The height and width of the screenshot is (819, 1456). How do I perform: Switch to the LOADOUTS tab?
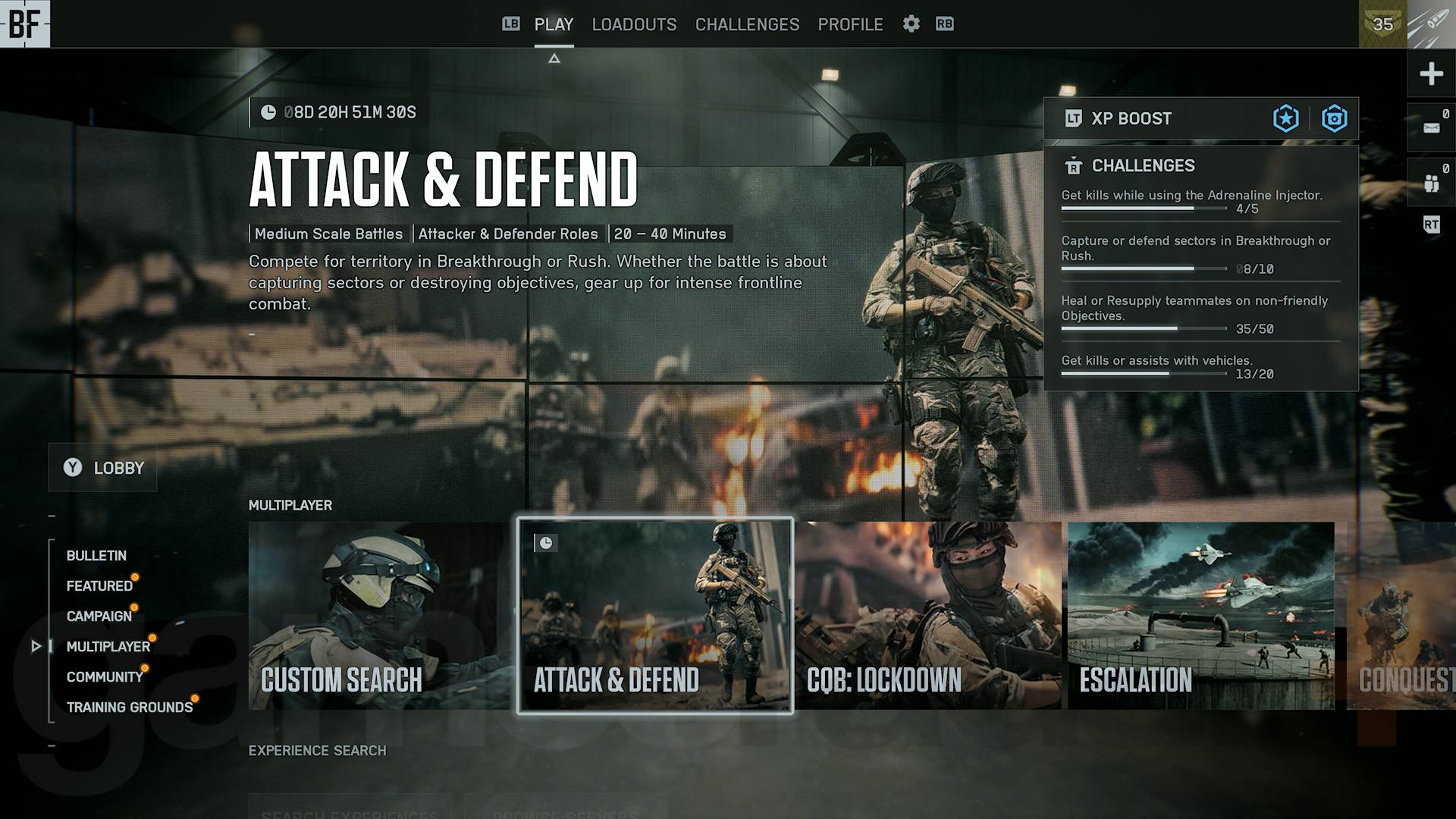click(634, 24)
